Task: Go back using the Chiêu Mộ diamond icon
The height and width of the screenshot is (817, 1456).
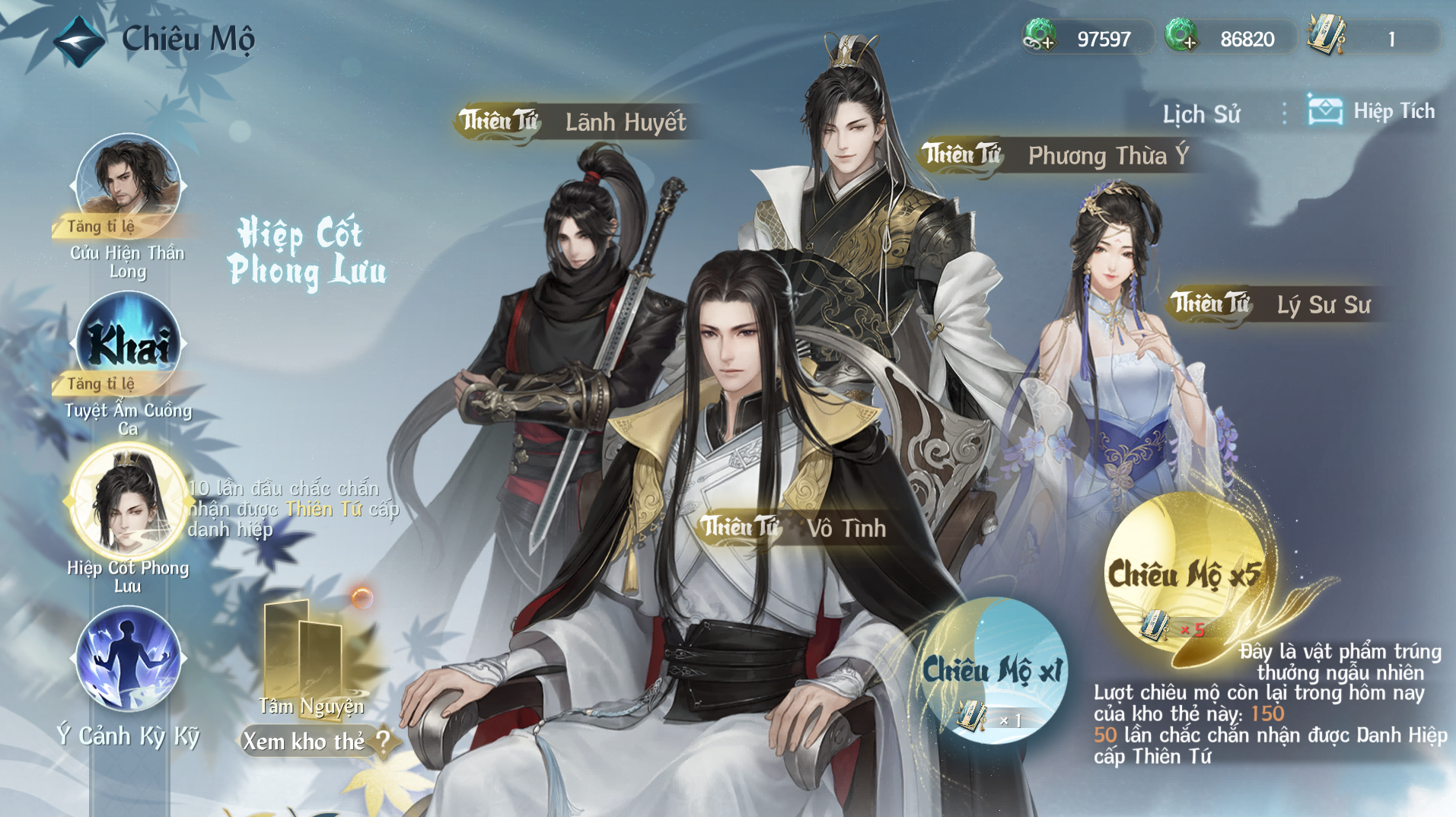Action: tap(78, 40)
